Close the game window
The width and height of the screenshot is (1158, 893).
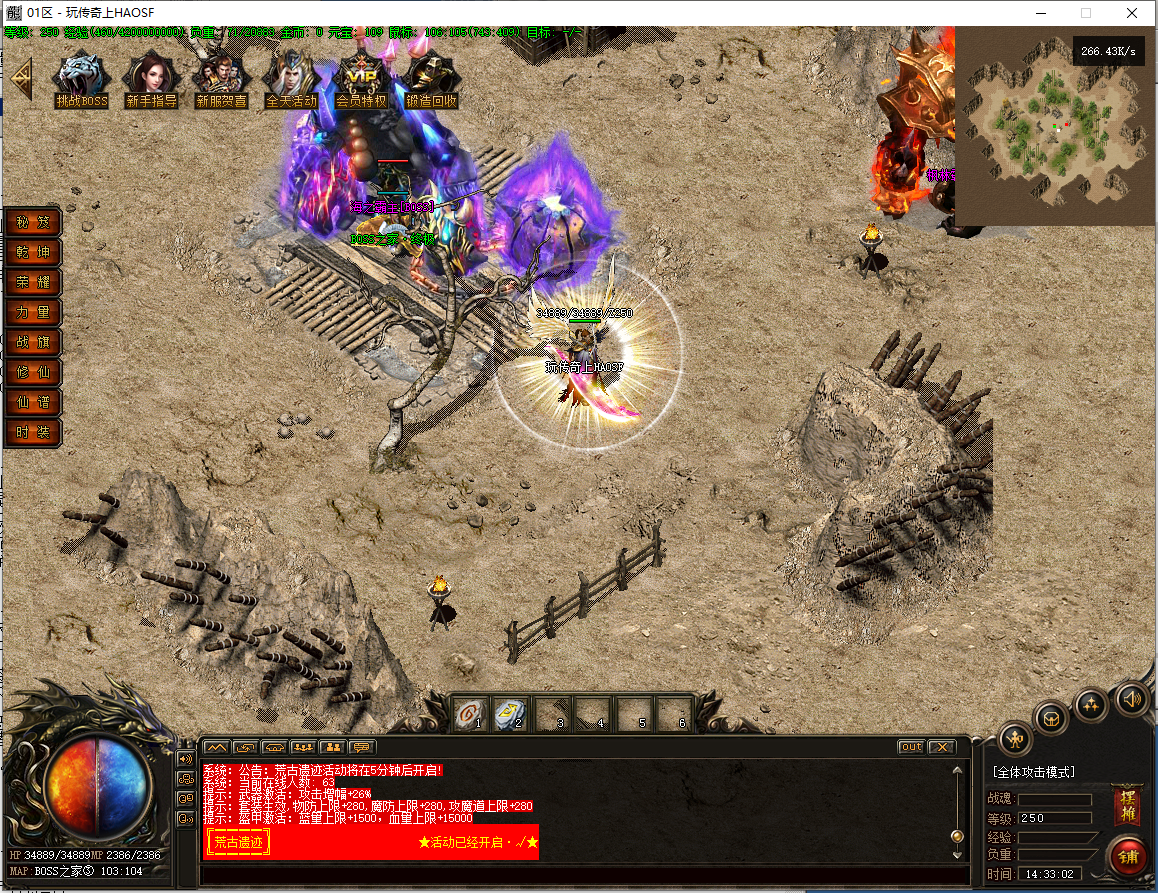pos(1131,13)
